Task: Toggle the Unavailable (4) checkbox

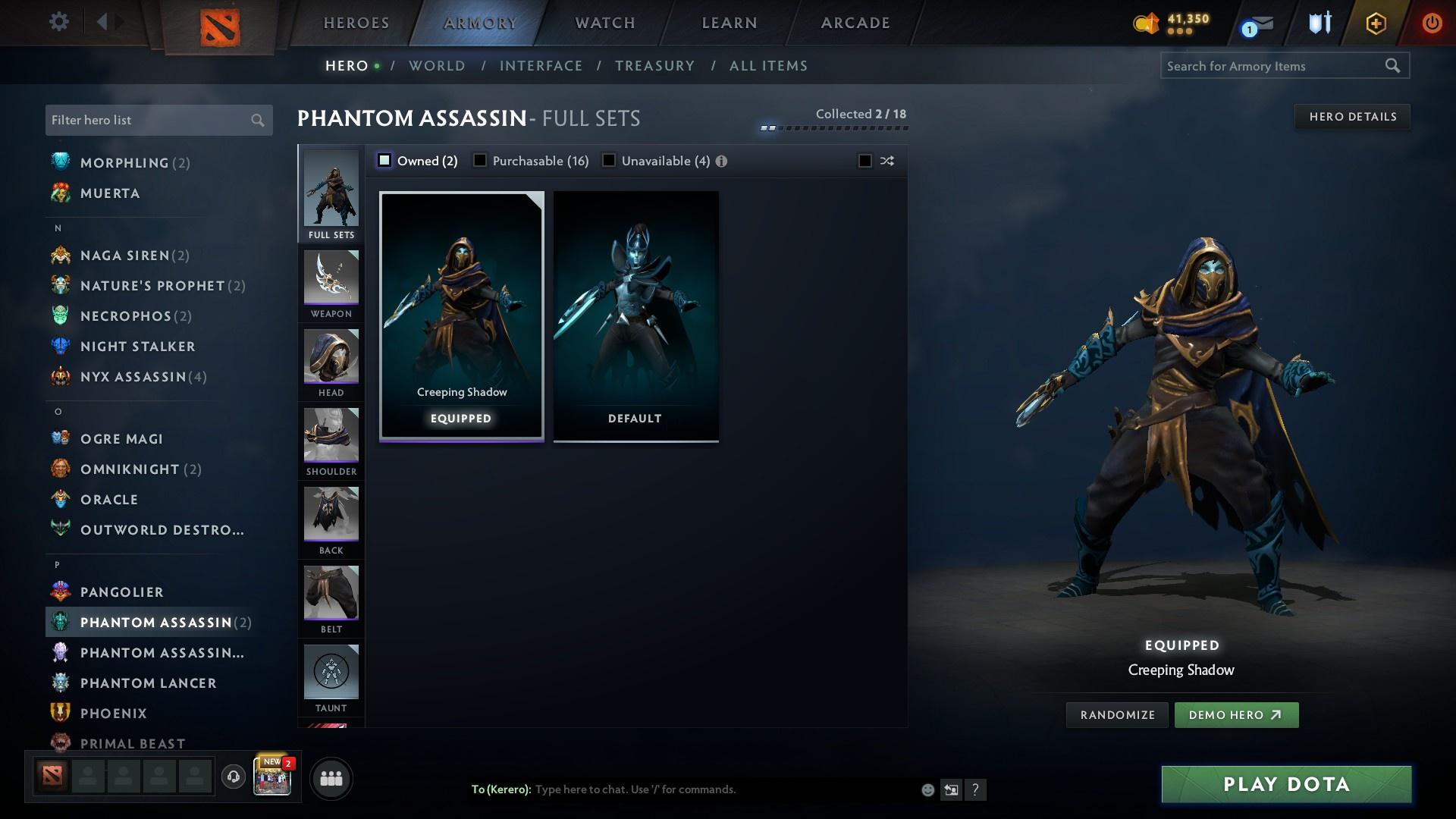Action: pos(607,160)
